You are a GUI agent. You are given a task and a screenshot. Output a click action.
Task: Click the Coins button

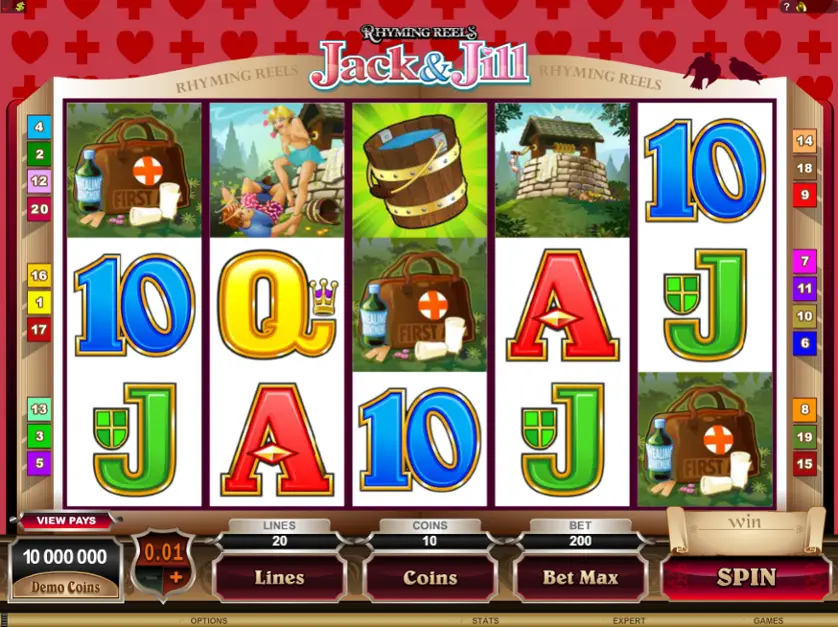coord(429,577)
